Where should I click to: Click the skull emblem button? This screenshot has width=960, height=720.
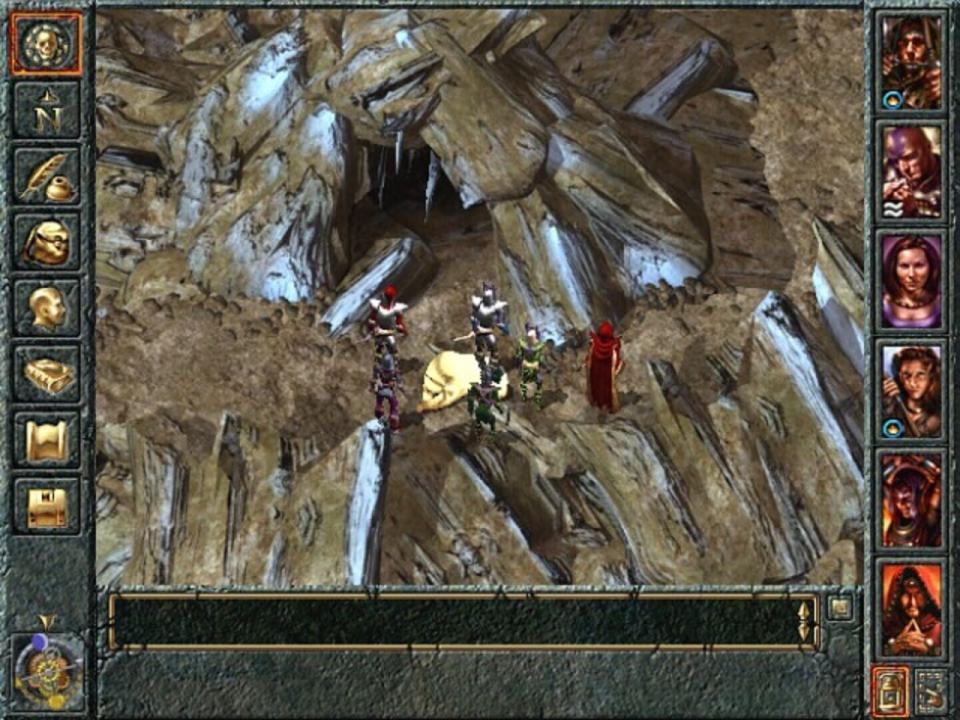coord(47,44)
